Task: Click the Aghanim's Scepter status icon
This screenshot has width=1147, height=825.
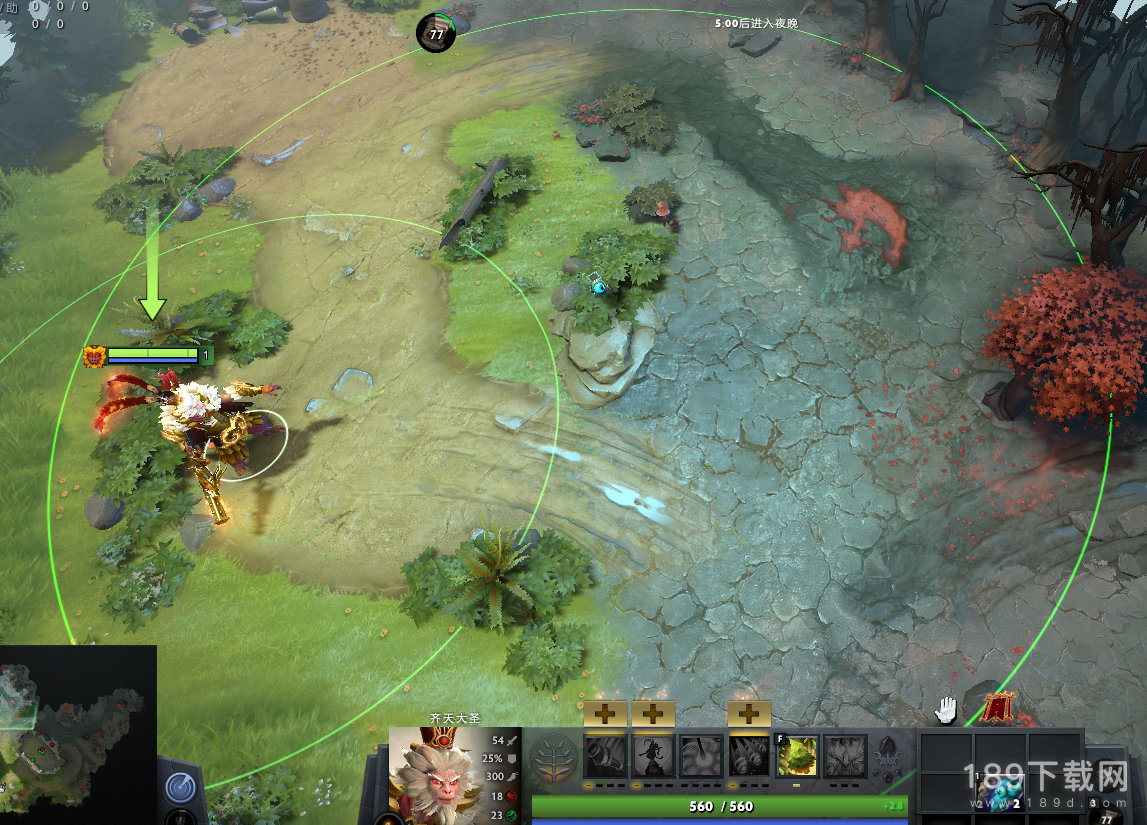Action: 886,758
